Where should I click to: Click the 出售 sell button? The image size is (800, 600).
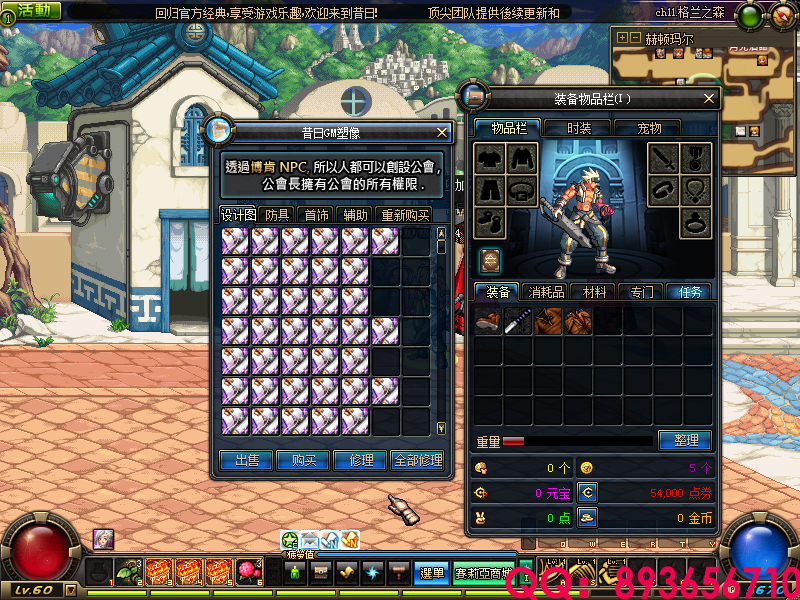pos(247,460)
